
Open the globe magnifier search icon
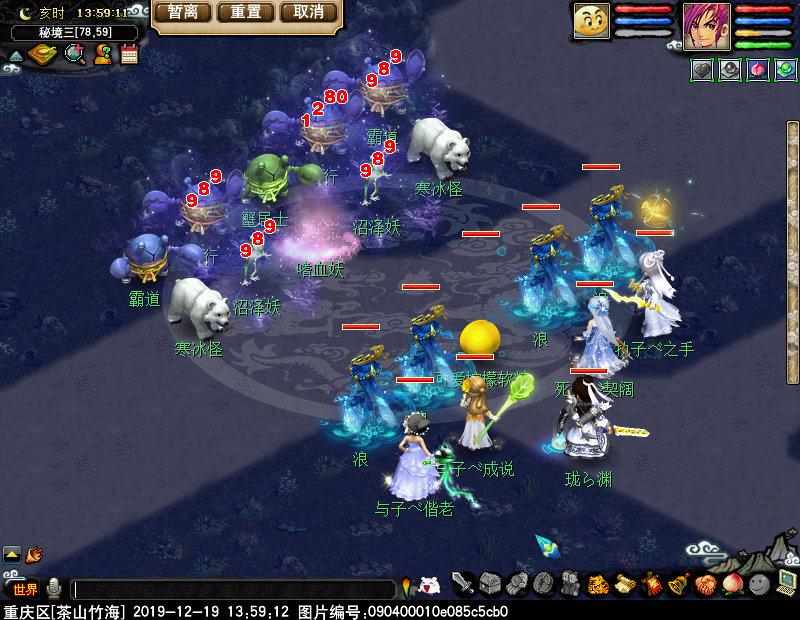point(74,55)
